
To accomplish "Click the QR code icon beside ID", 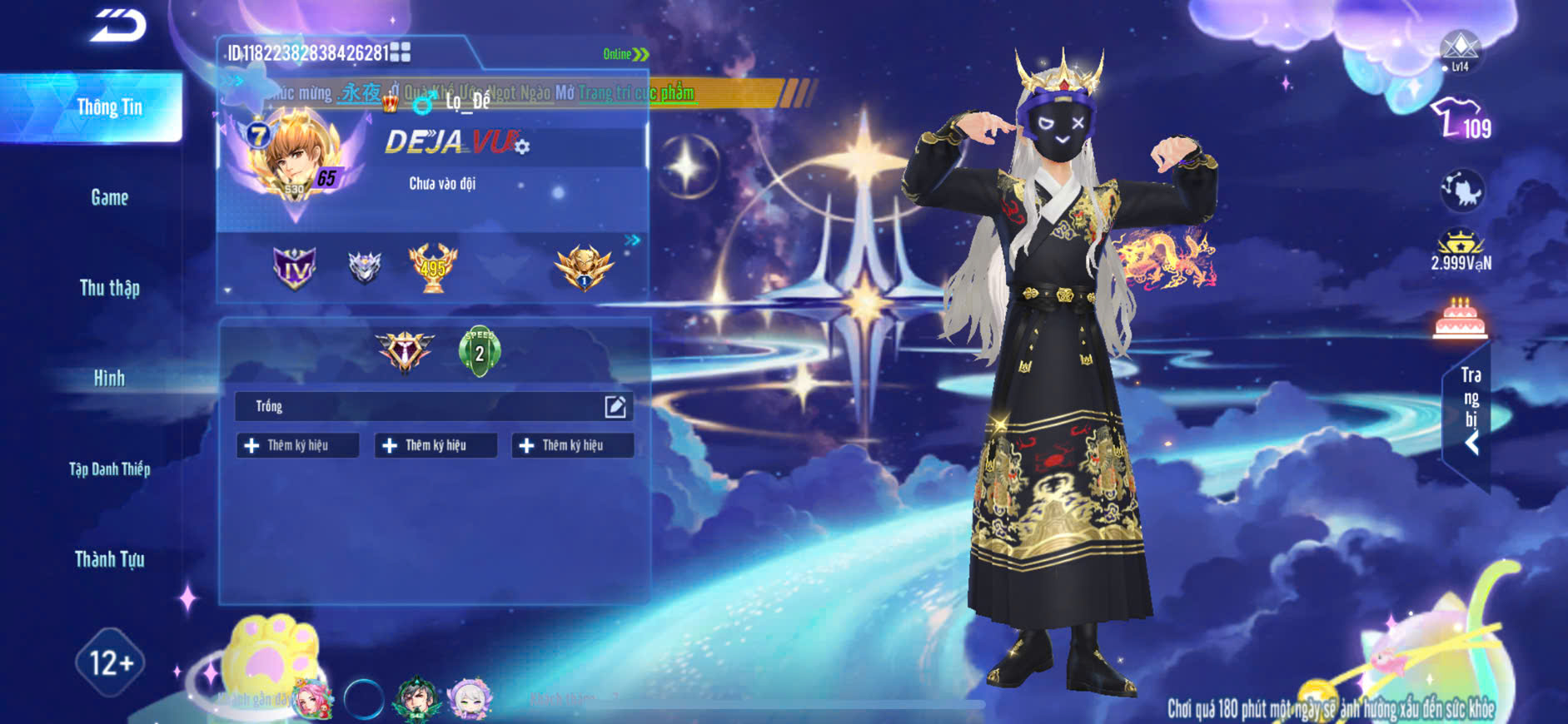I will click(x=401, y=52).
